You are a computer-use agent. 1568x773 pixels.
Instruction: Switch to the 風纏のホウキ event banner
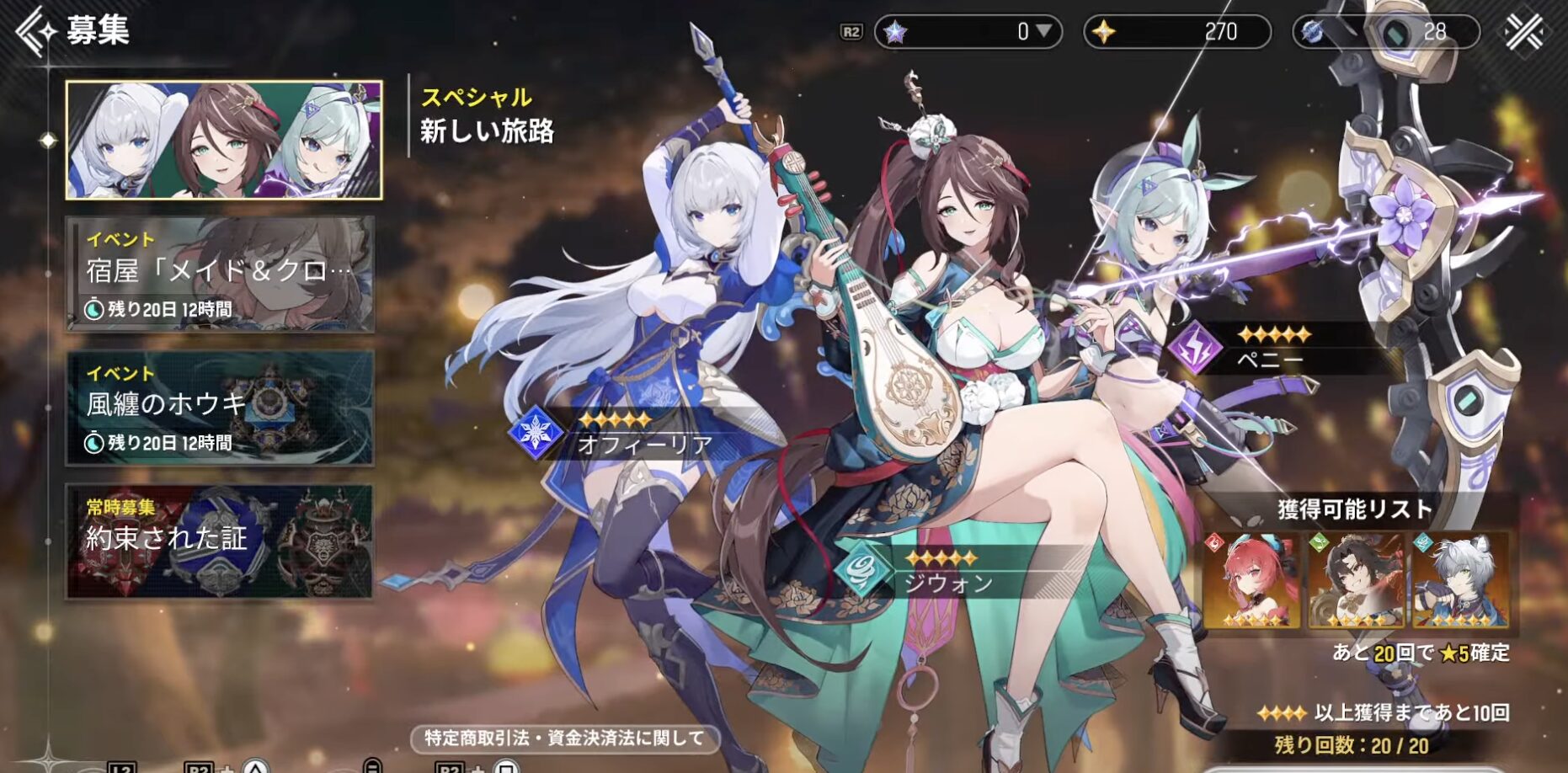(x=220, y=408)
